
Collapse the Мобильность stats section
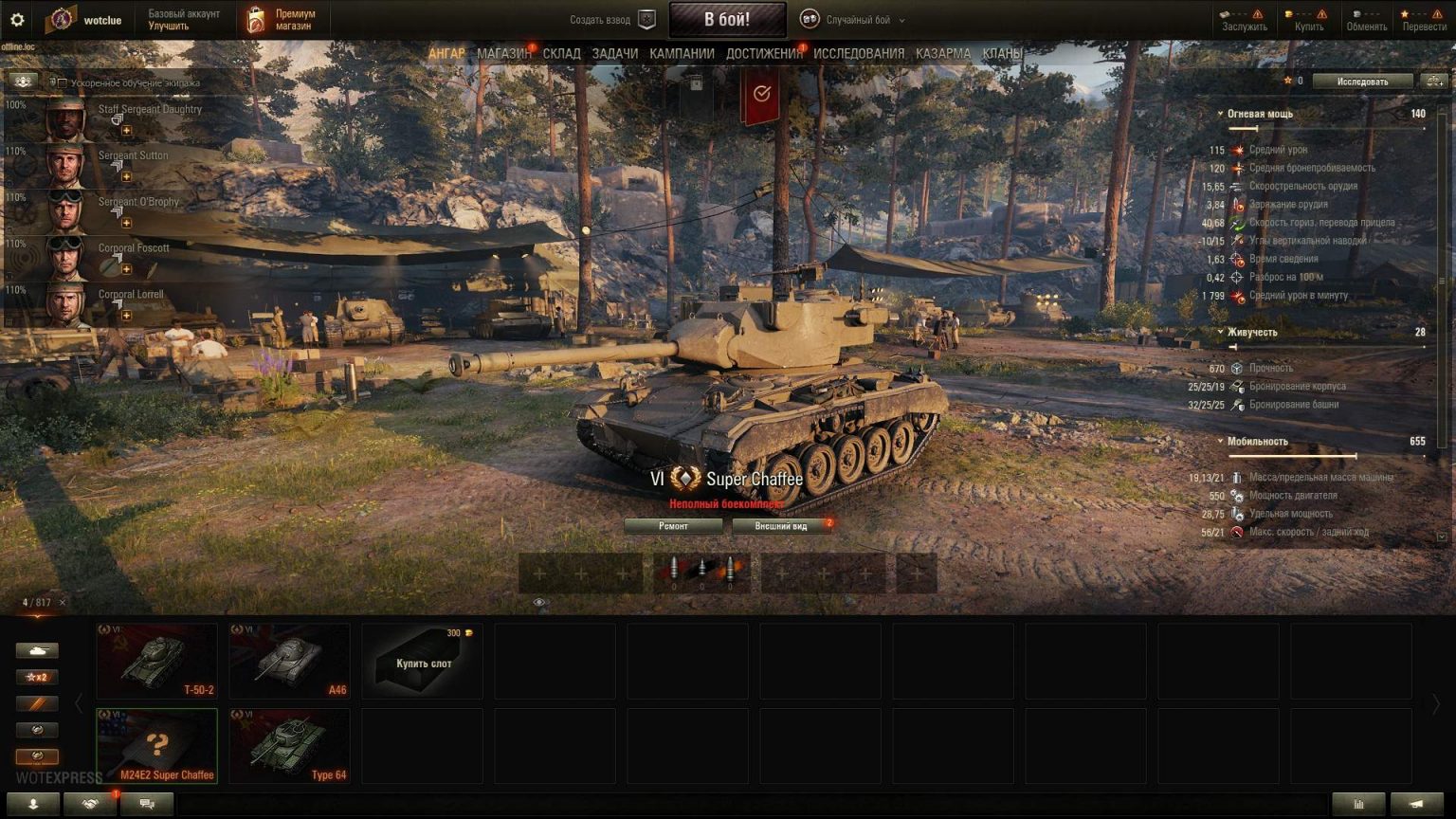click(x=1223, y=441)
